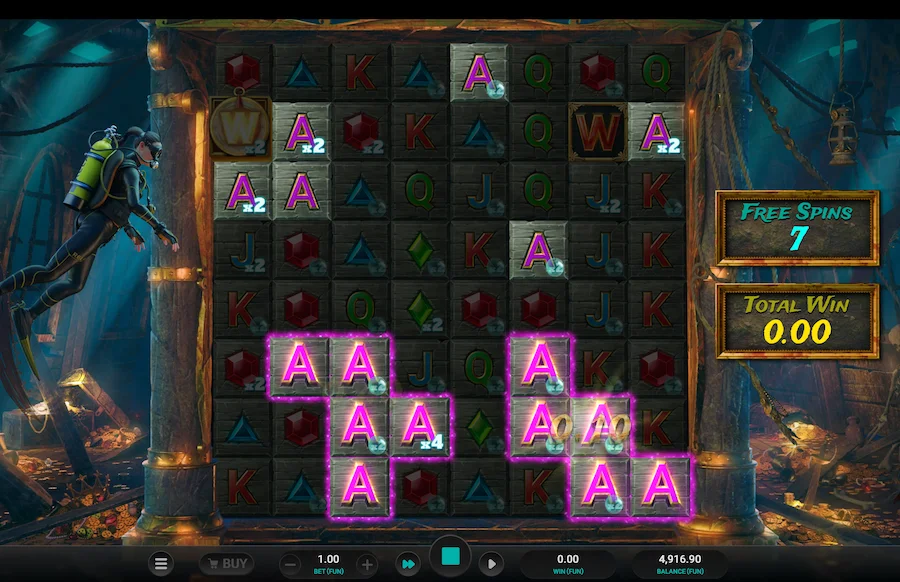Screen dimensions: 900x582
Task: Click the BUY feature button
Action: point(226,564)
